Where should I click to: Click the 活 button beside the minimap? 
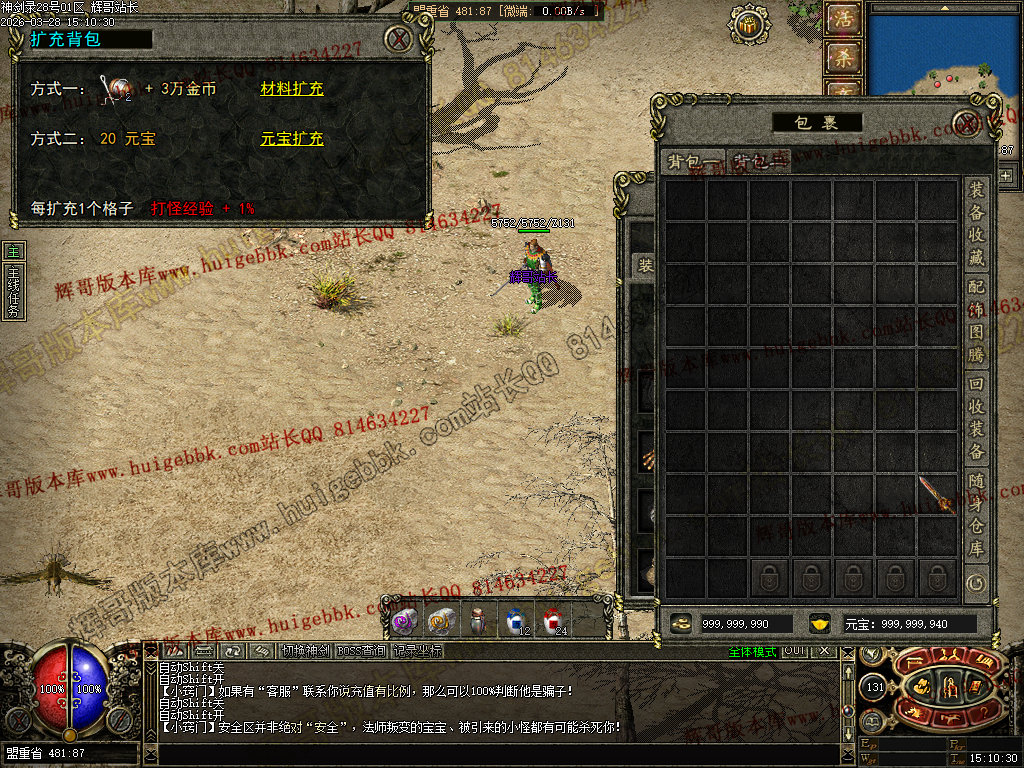(843, 21)
